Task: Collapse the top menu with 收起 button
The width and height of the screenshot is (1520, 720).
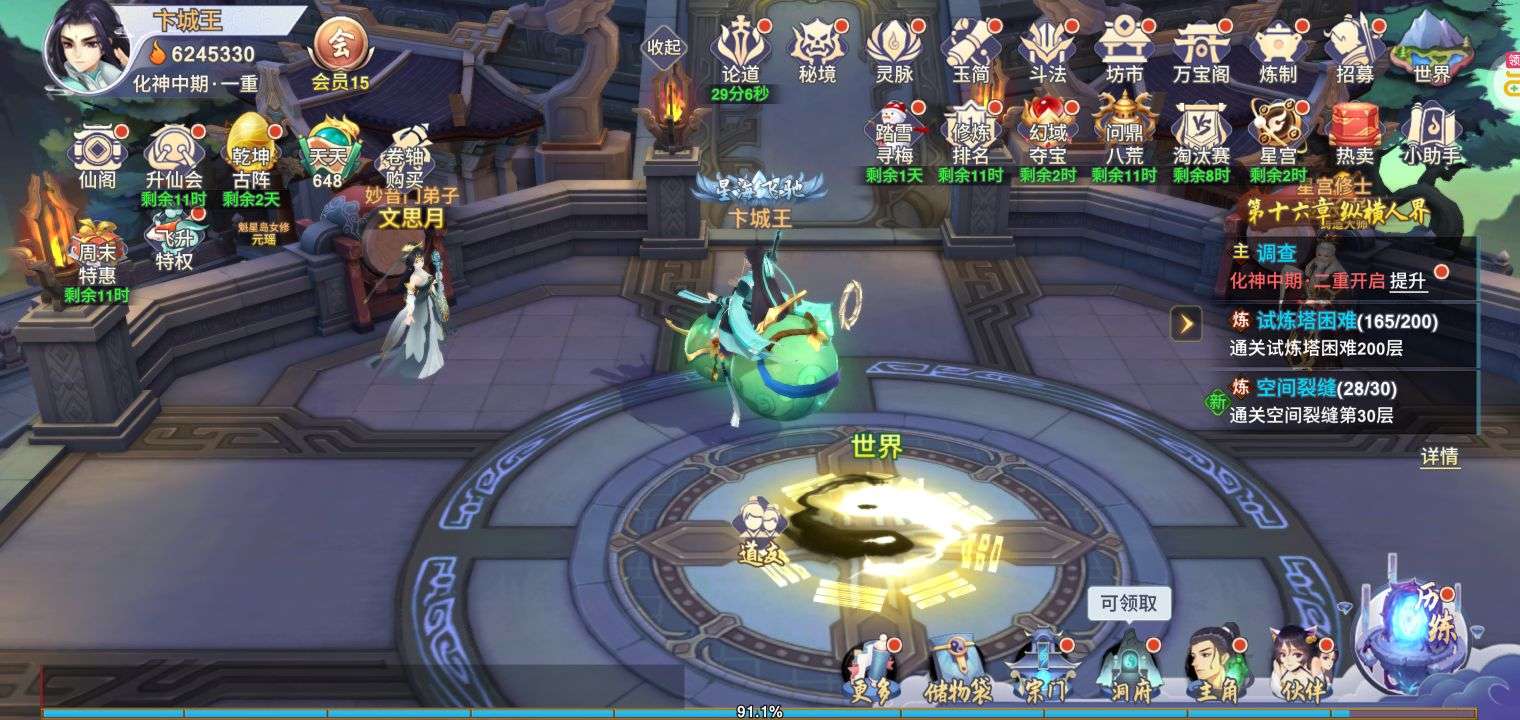Action: (x=663, y=47)
